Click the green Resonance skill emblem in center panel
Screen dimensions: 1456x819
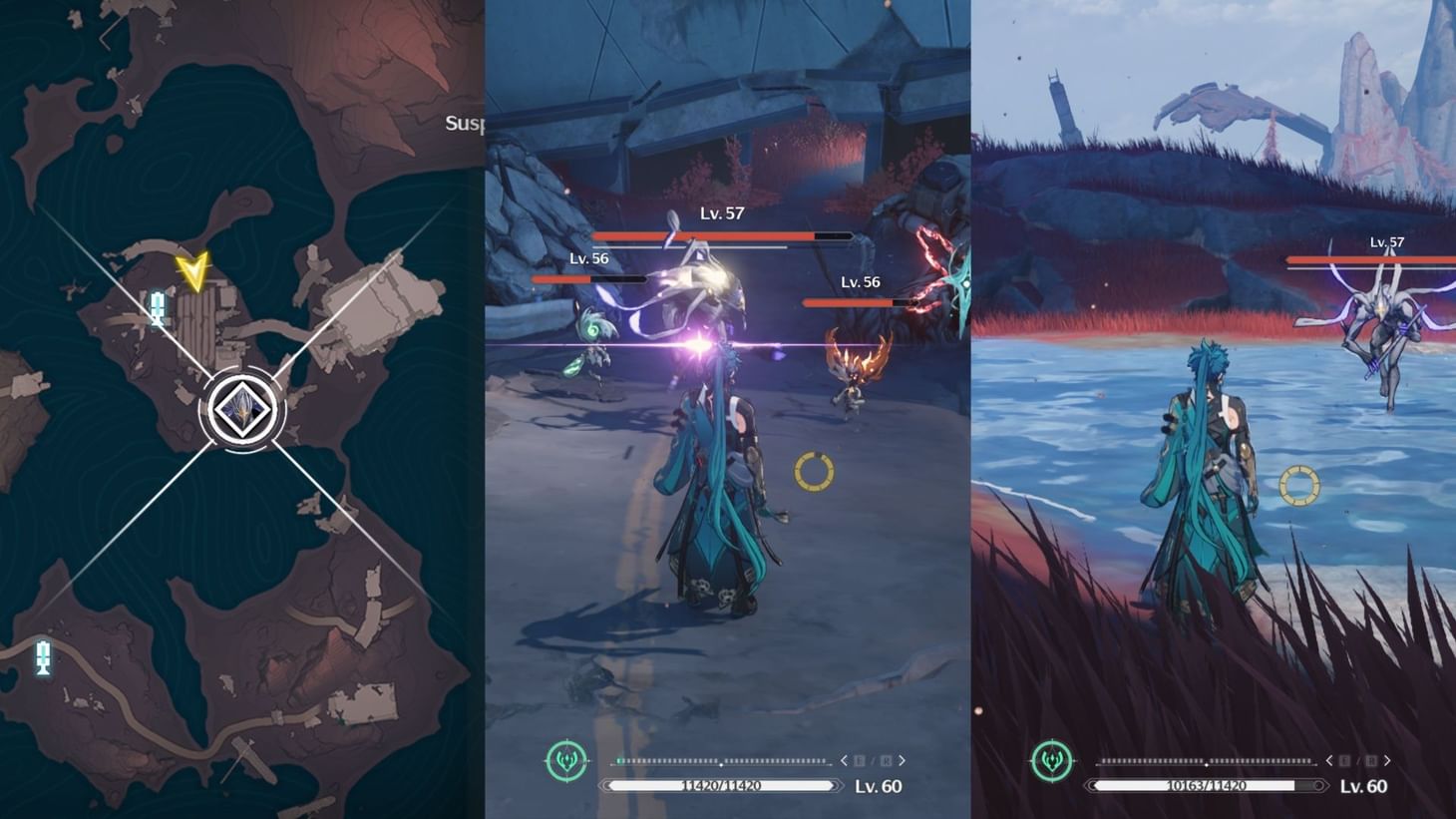[x=566, y=759]
